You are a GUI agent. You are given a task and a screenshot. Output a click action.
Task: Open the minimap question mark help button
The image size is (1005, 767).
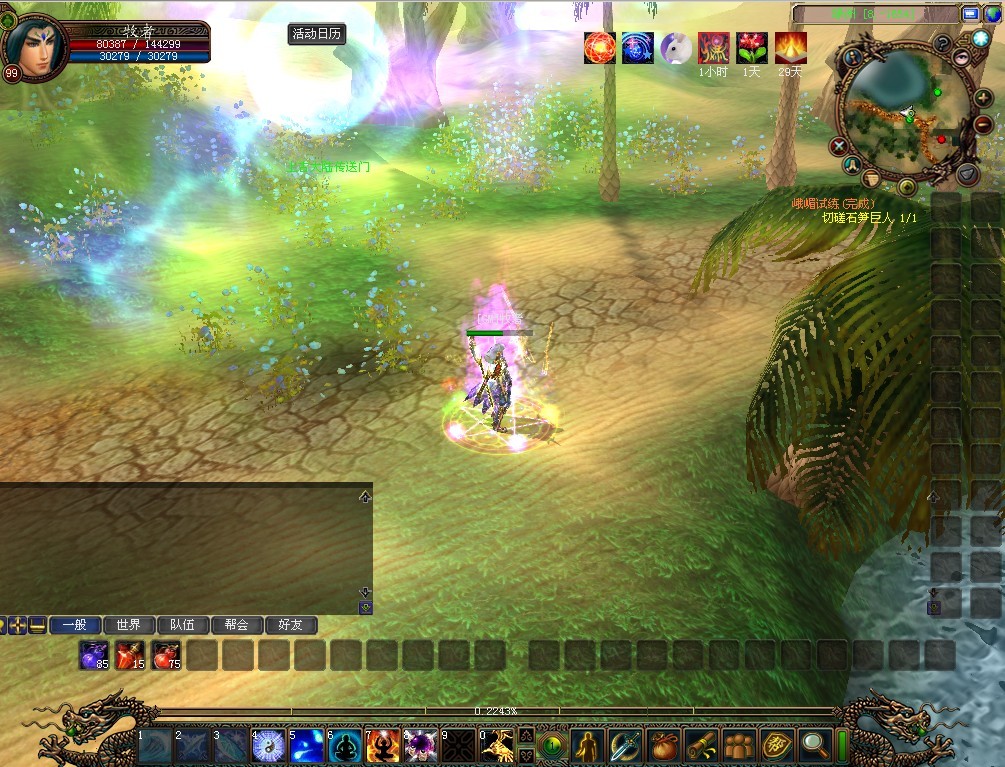(x=941, y=44)
